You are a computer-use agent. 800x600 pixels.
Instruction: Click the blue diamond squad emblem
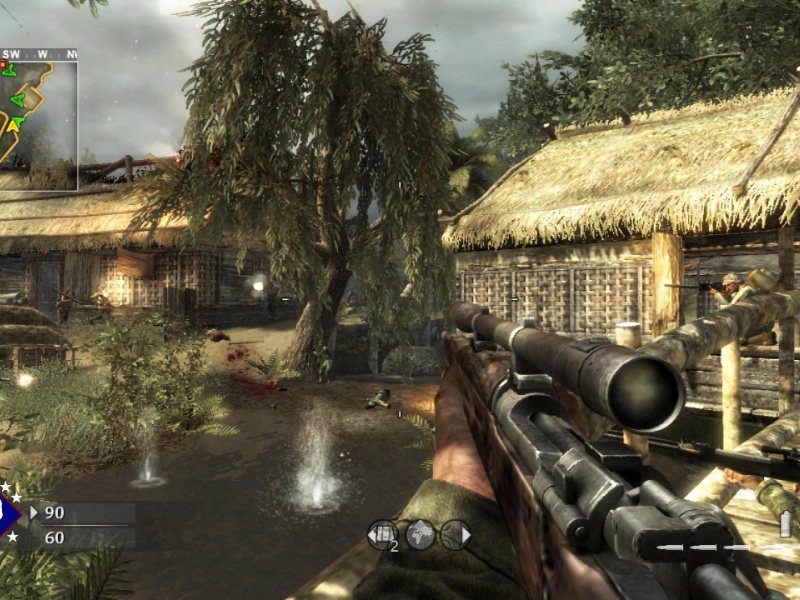(x=8, y=515)
